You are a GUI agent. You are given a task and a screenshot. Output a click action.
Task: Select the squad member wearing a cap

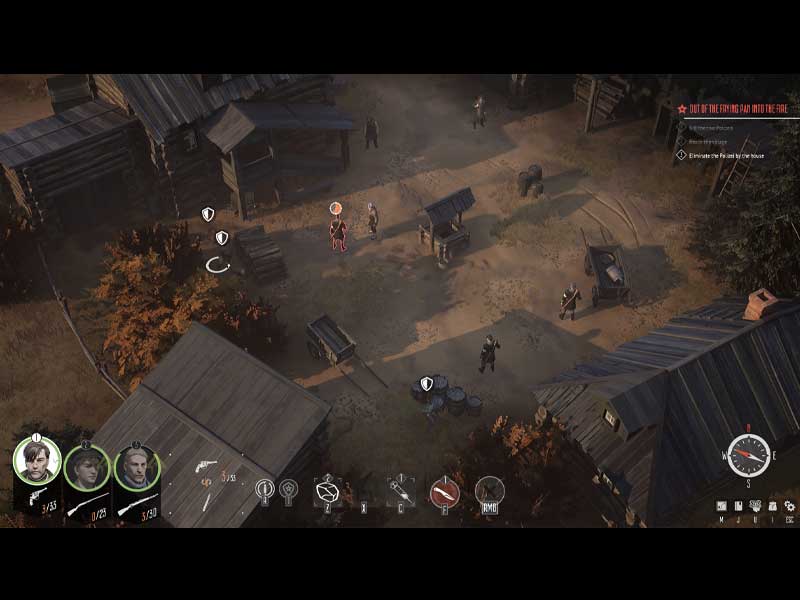87,467
